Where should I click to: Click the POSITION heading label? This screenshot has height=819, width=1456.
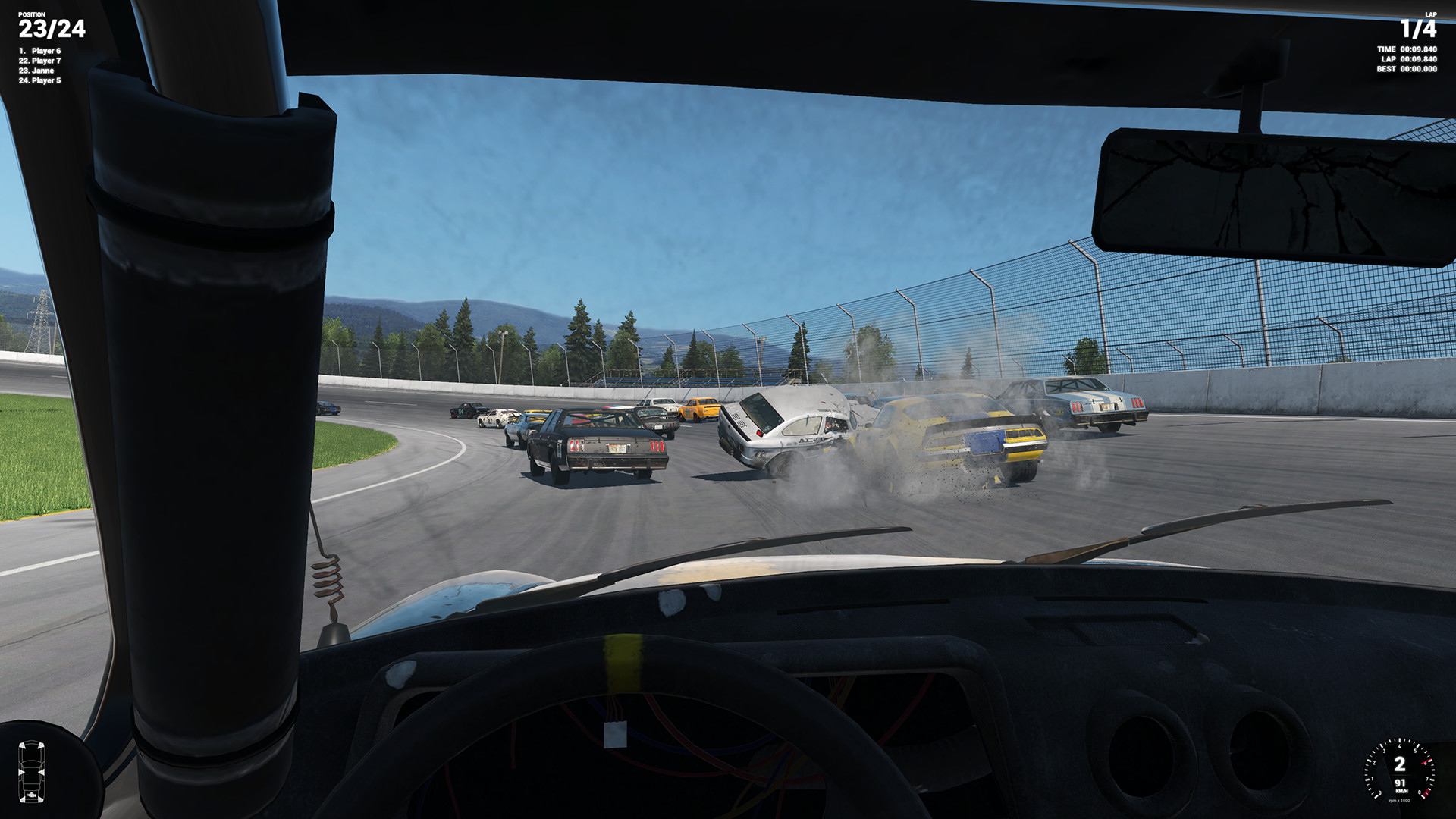30,13
